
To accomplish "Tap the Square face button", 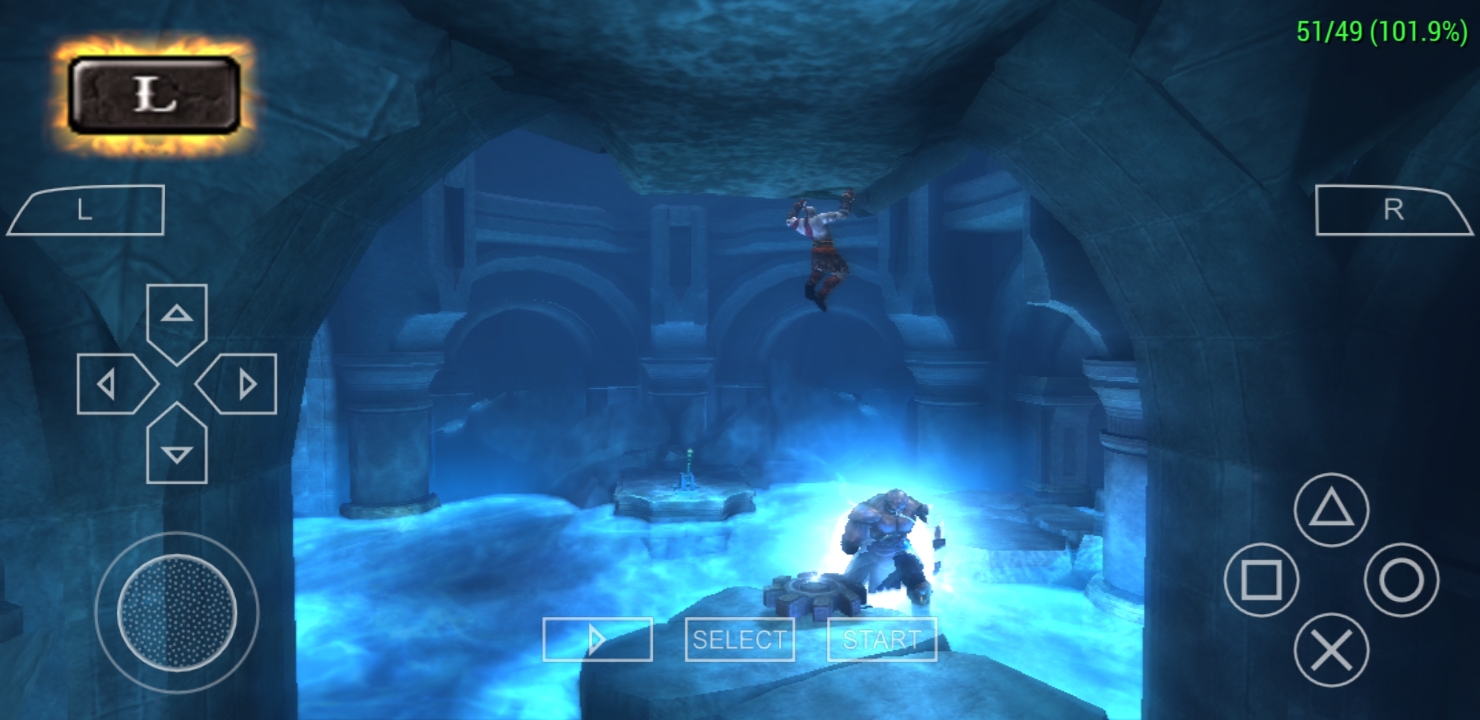I will [1261, 580].
